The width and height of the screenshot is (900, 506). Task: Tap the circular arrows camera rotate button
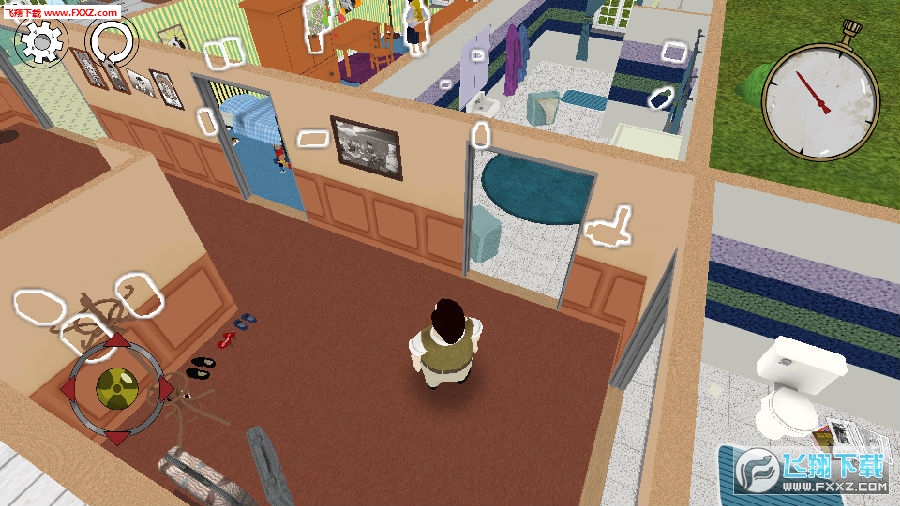(x=111, y=44)
